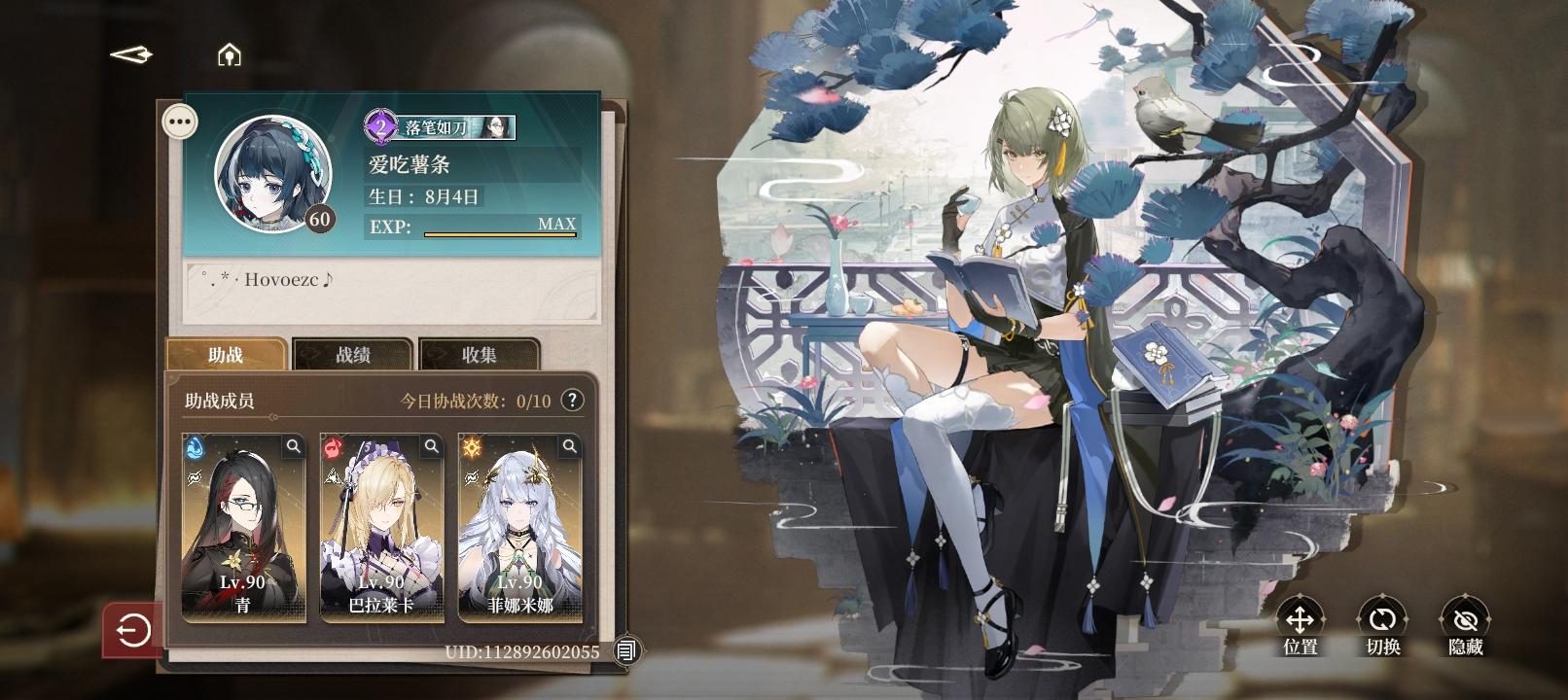
Task: Open the more options ellipsis beside the profile card
Action: tap(178, 120)
